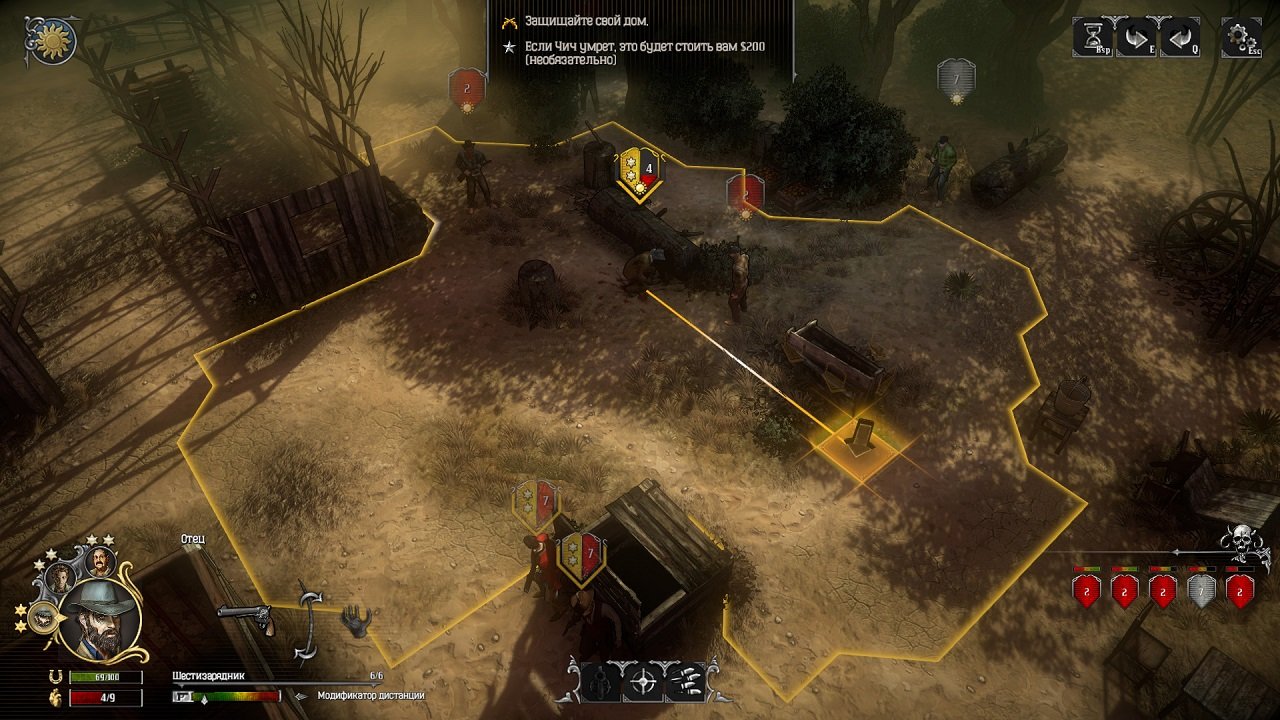
Task: Expand the chevron above the fanning ability
Action: coord(664,661)
